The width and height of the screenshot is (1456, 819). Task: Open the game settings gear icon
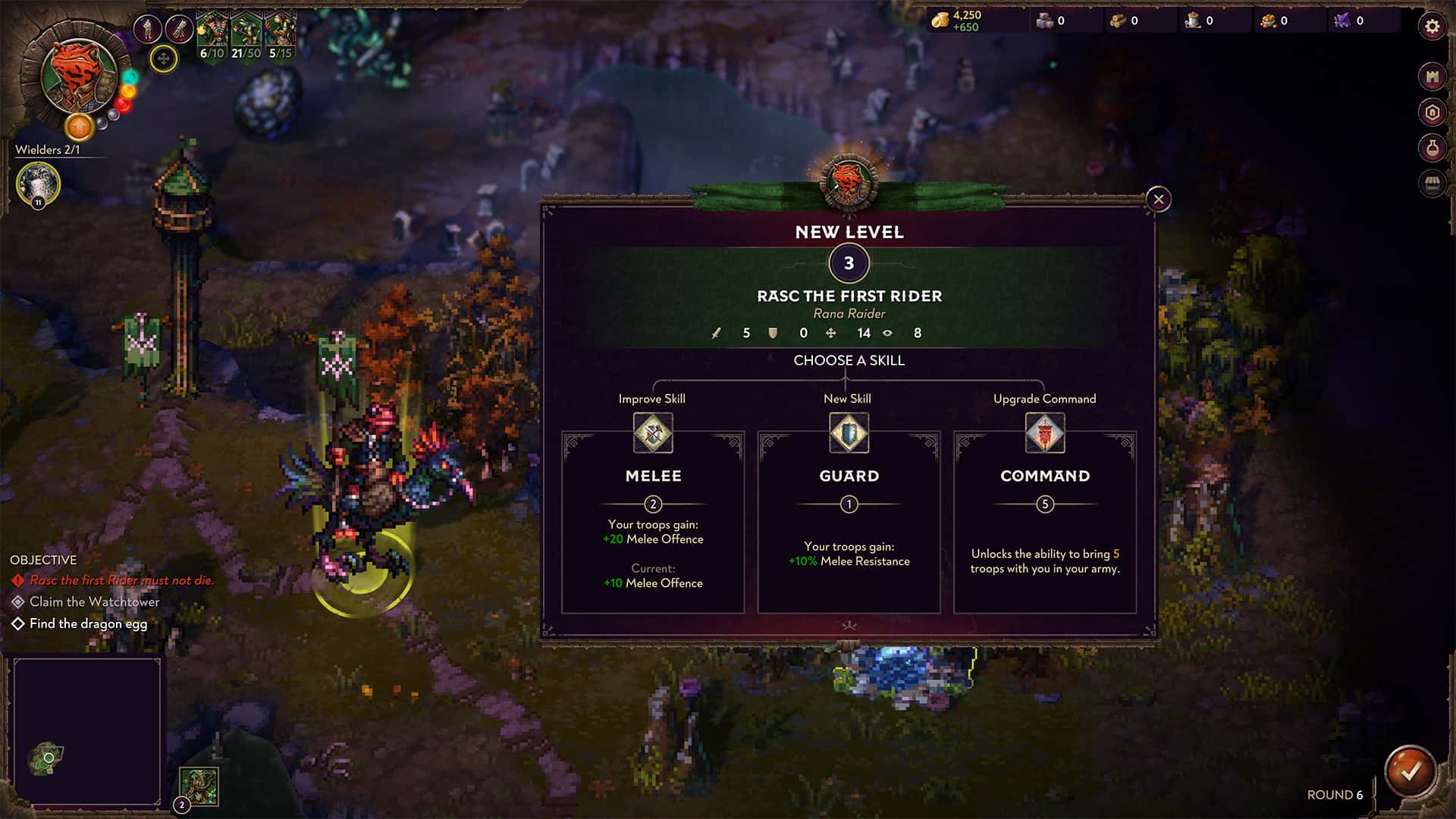tap(1432, 24)
